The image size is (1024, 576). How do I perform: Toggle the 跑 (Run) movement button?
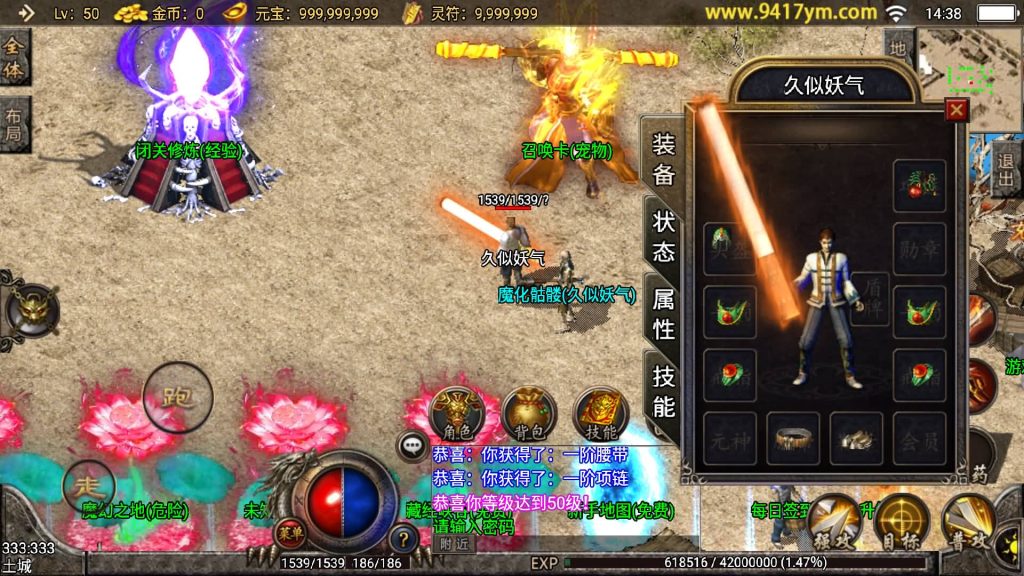(178, 397)
